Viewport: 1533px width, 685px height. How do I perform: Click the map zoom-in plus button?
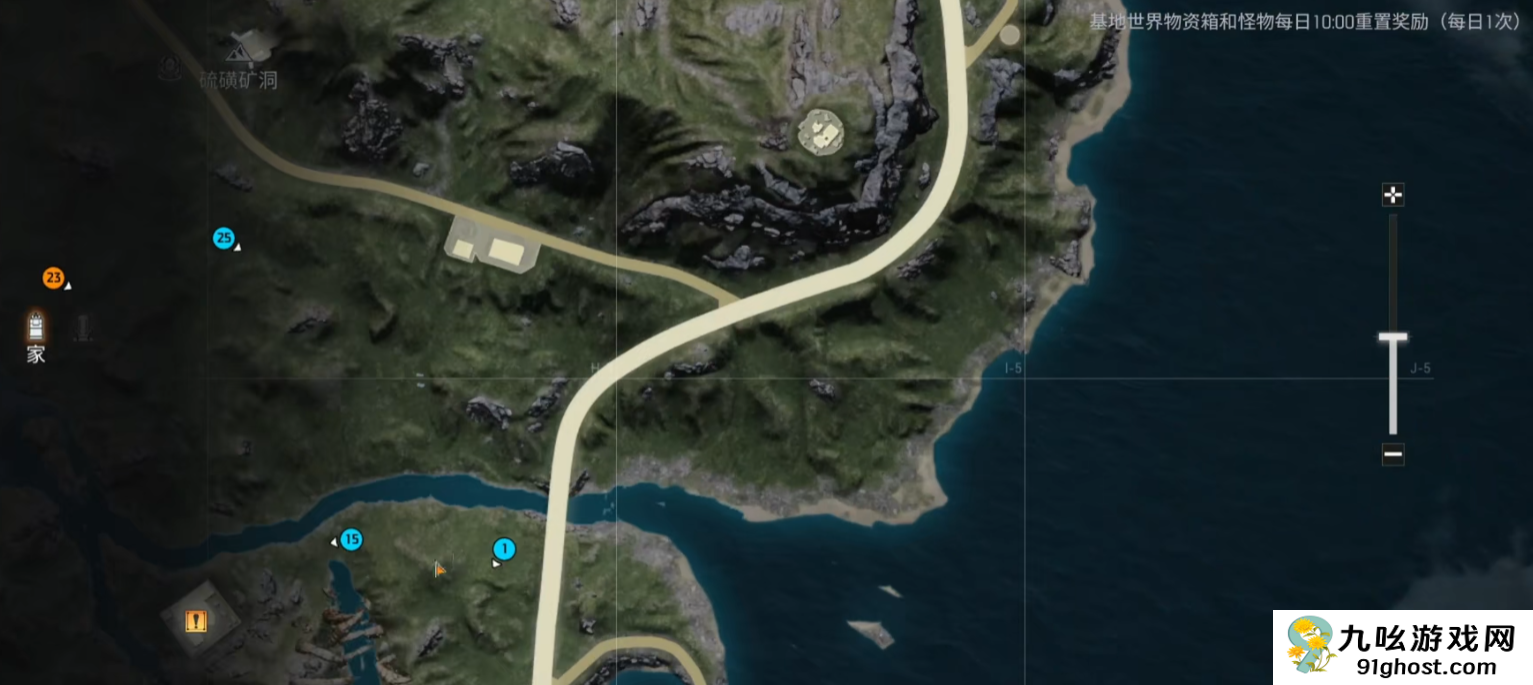click(1392, 195)
